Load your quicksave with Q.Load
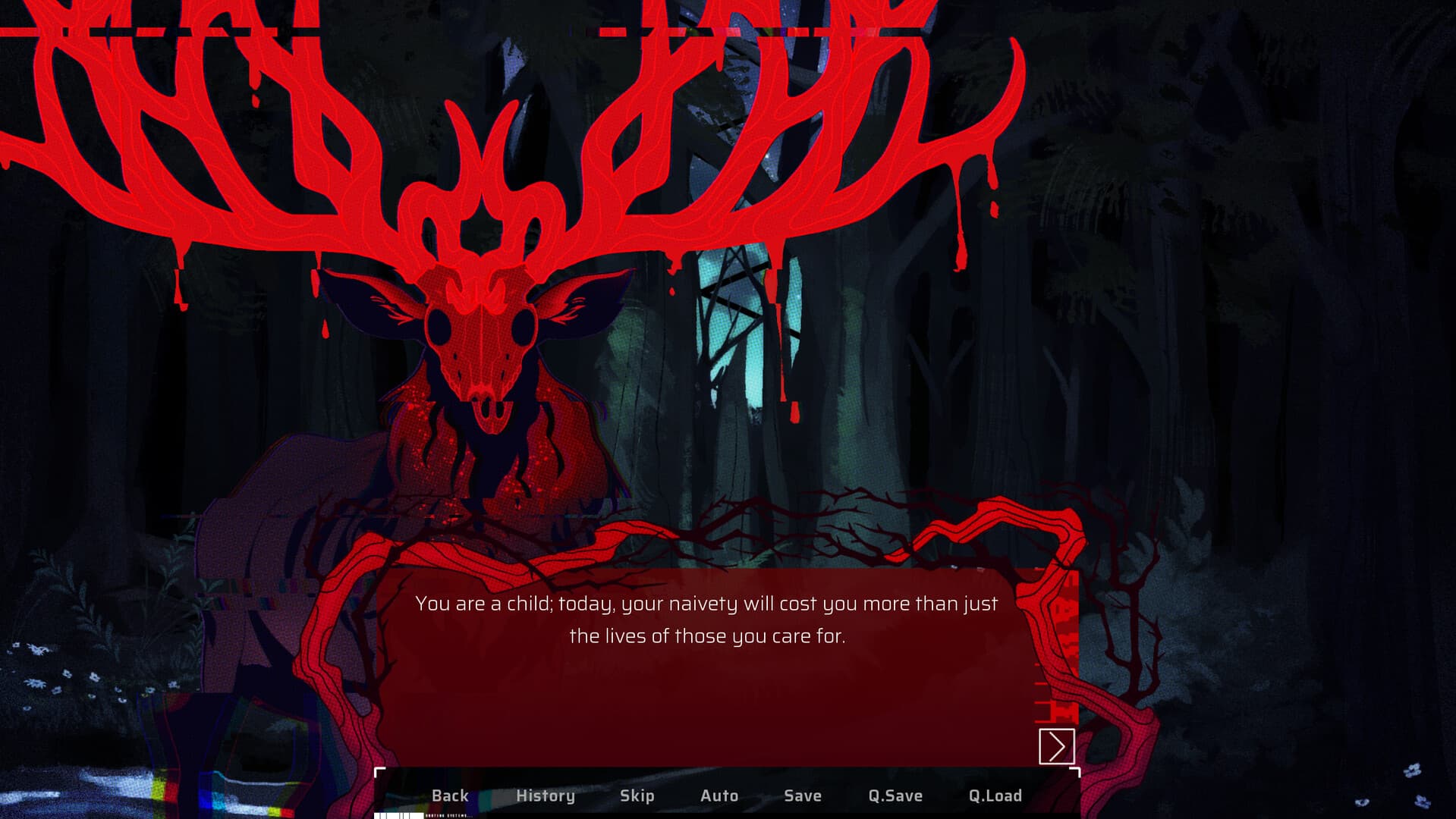The image size is (1456, 819). point(995,795)
